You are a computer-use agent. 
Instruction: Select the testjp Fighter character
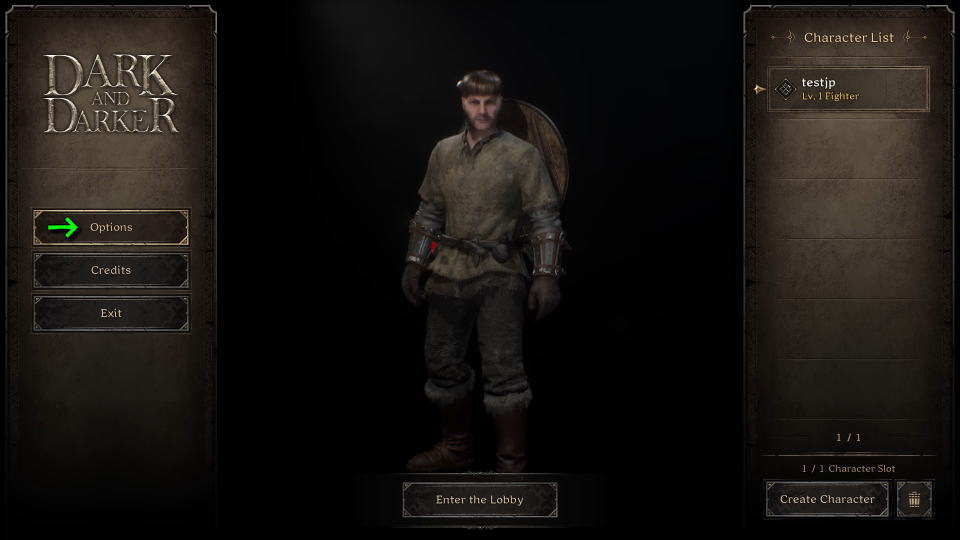click(849, 89)
